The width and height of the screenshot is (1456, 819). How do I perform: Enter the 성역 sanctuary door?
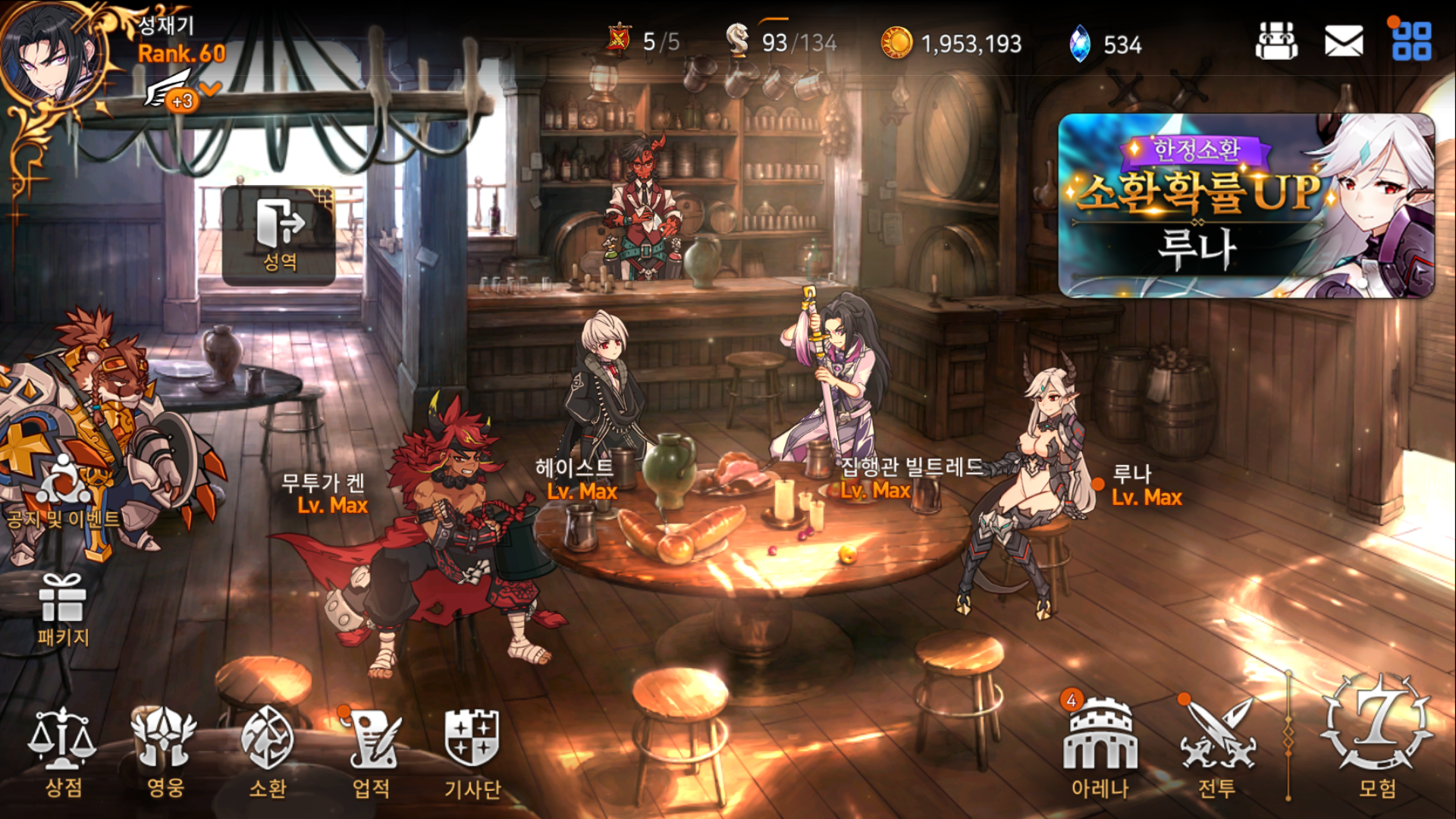pos(279,235)
